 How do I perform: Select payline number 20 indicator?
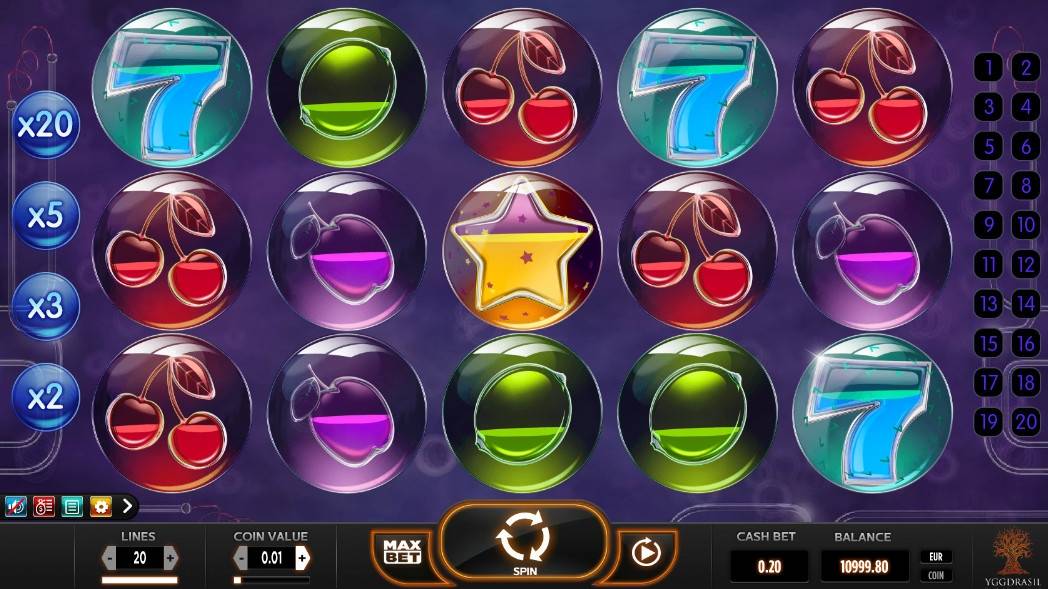(1026, 422)
